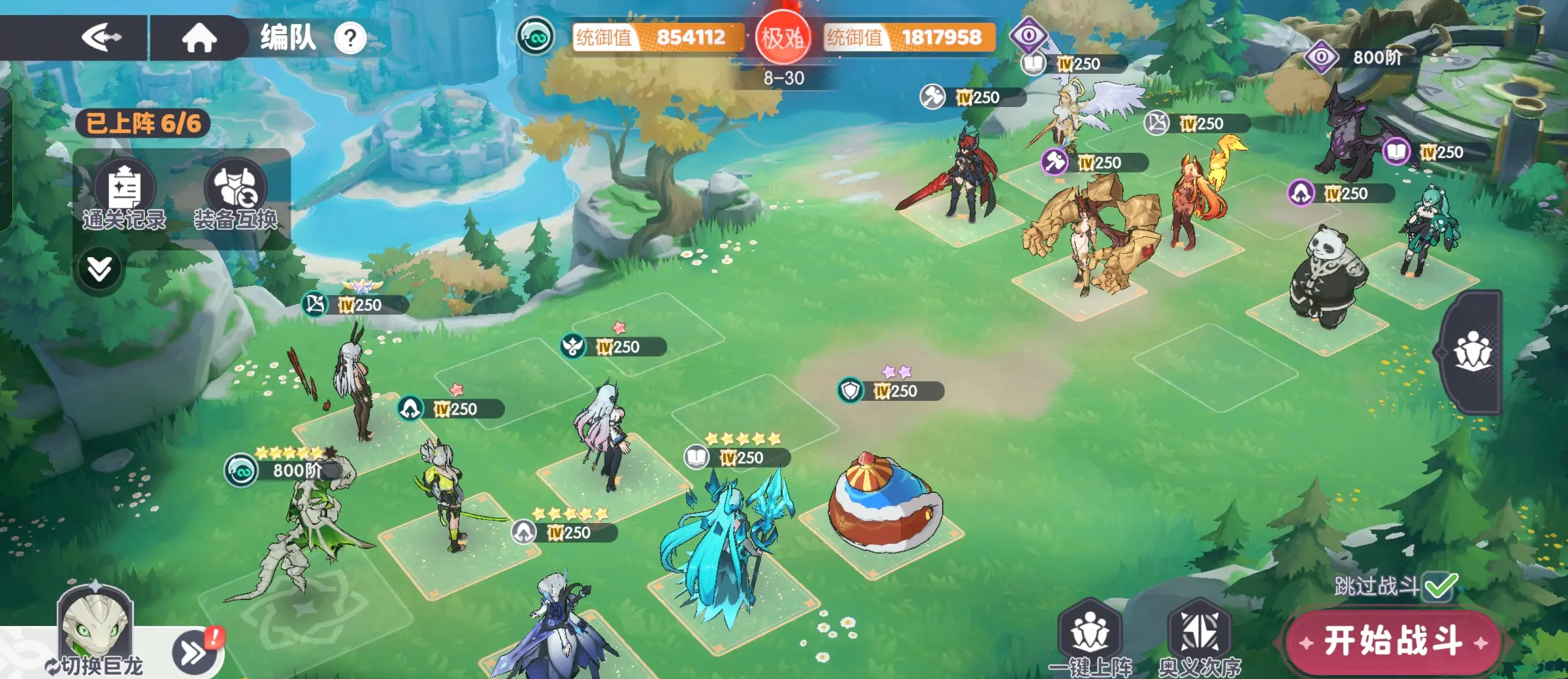
Task: Click the blue double-arrow button with alert
Action: point(195,650)
